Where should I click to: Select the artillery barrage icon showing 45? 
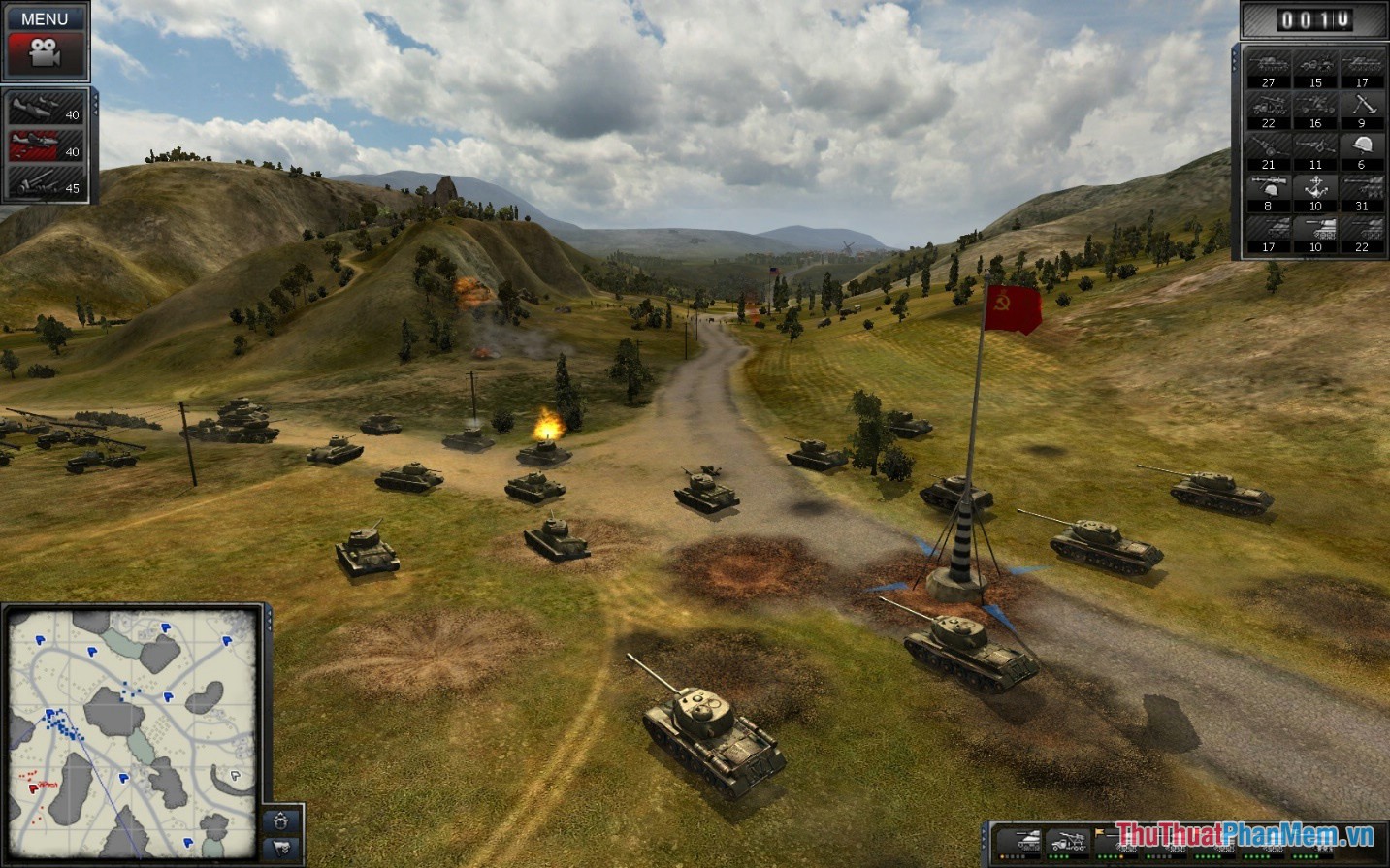click(x=44, y=184)
